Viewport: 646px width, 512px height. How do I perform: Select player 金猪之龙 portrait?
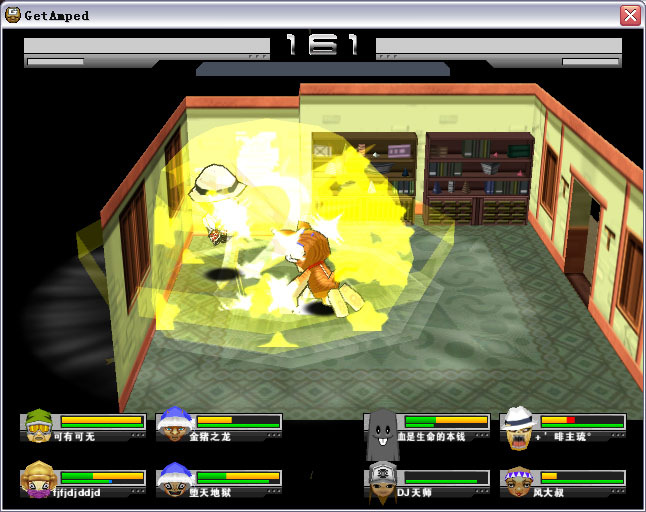[174, 425]
